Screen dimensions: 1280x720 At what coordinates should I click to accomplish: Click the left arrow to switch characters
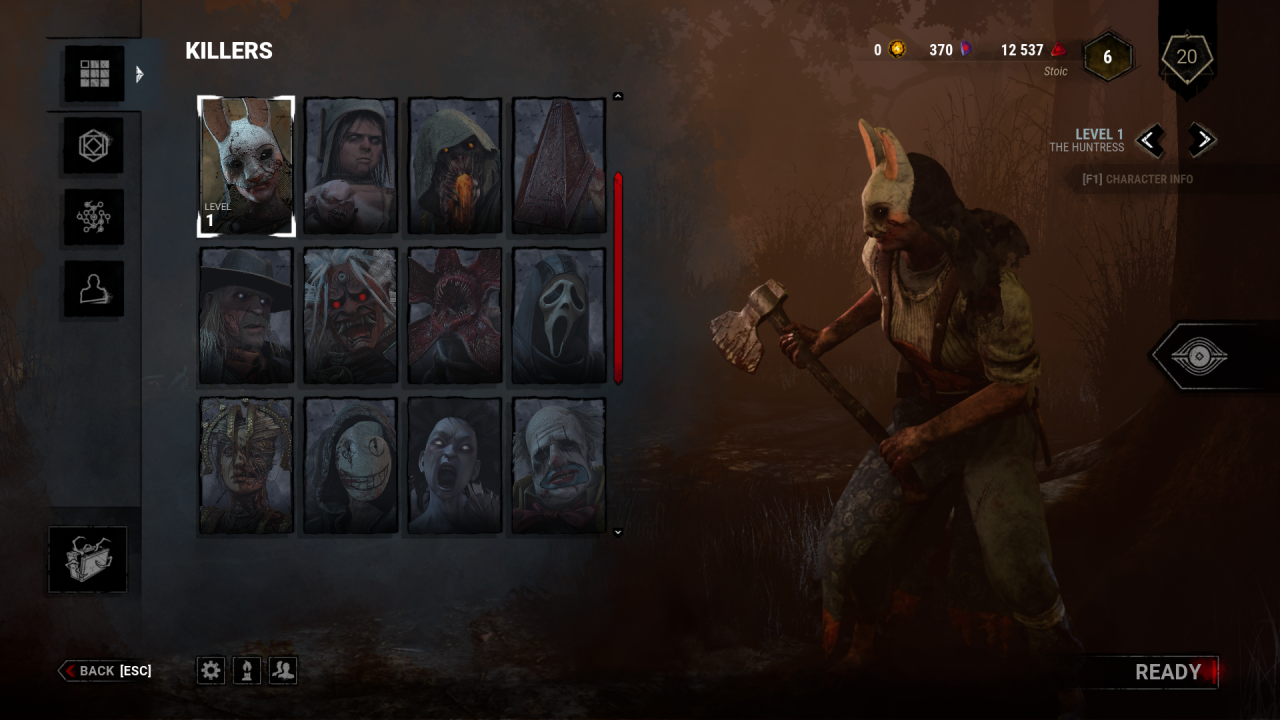click(x=1150, y=140)
